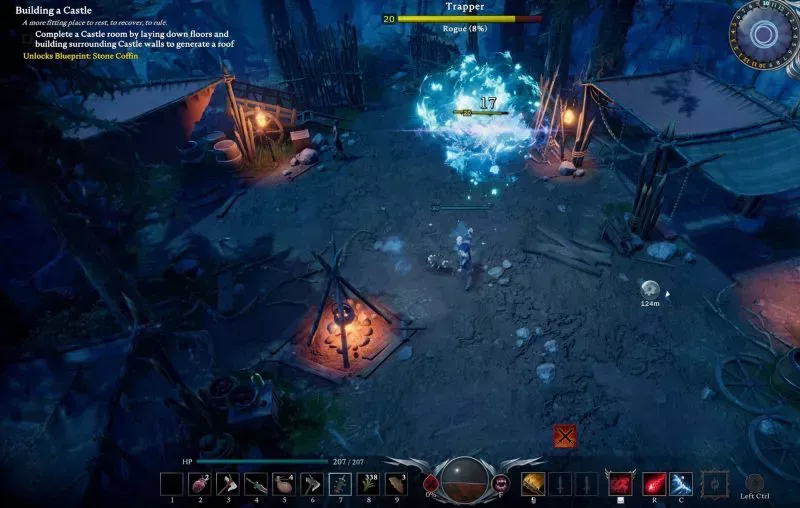Click the round Left Ctrl action icon

(755, 481)
